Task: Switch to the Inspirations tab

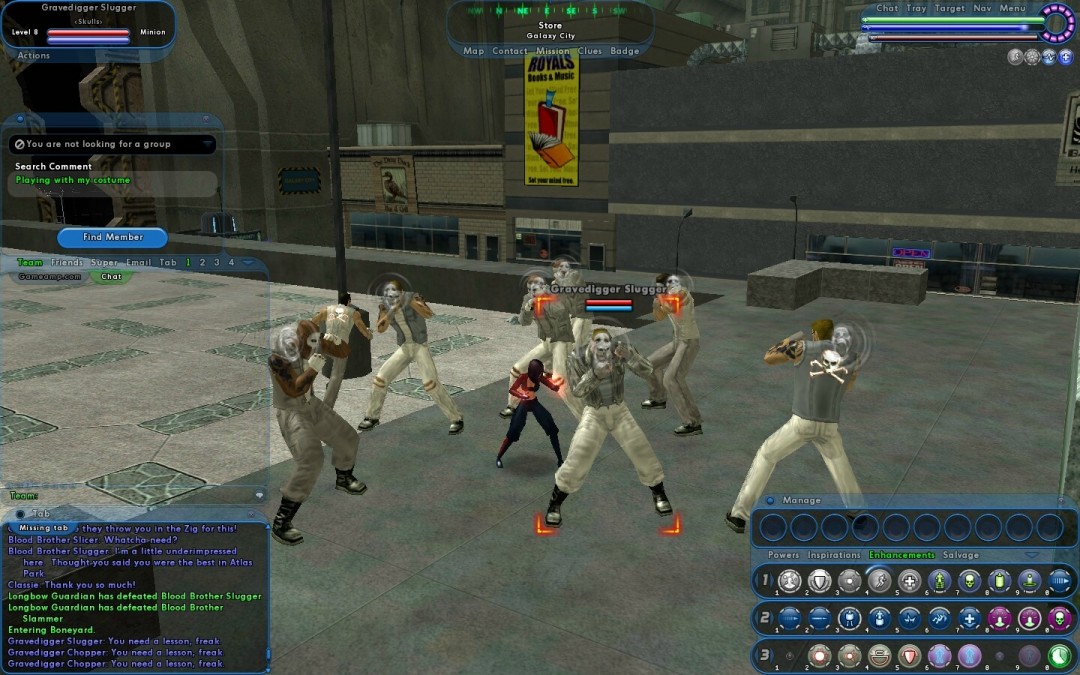Action: 834,555
